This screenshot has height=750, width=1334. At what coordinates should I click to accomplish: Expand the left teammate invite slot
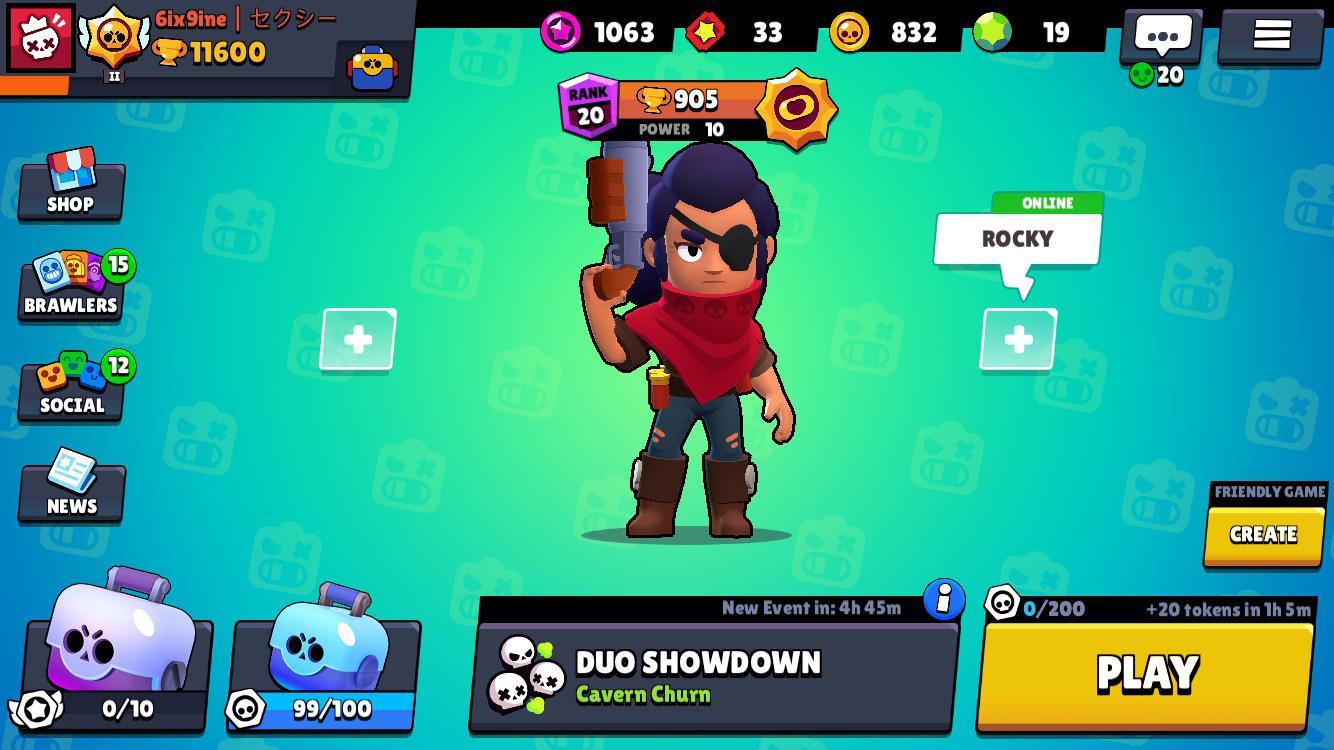[x=357, y=340]
